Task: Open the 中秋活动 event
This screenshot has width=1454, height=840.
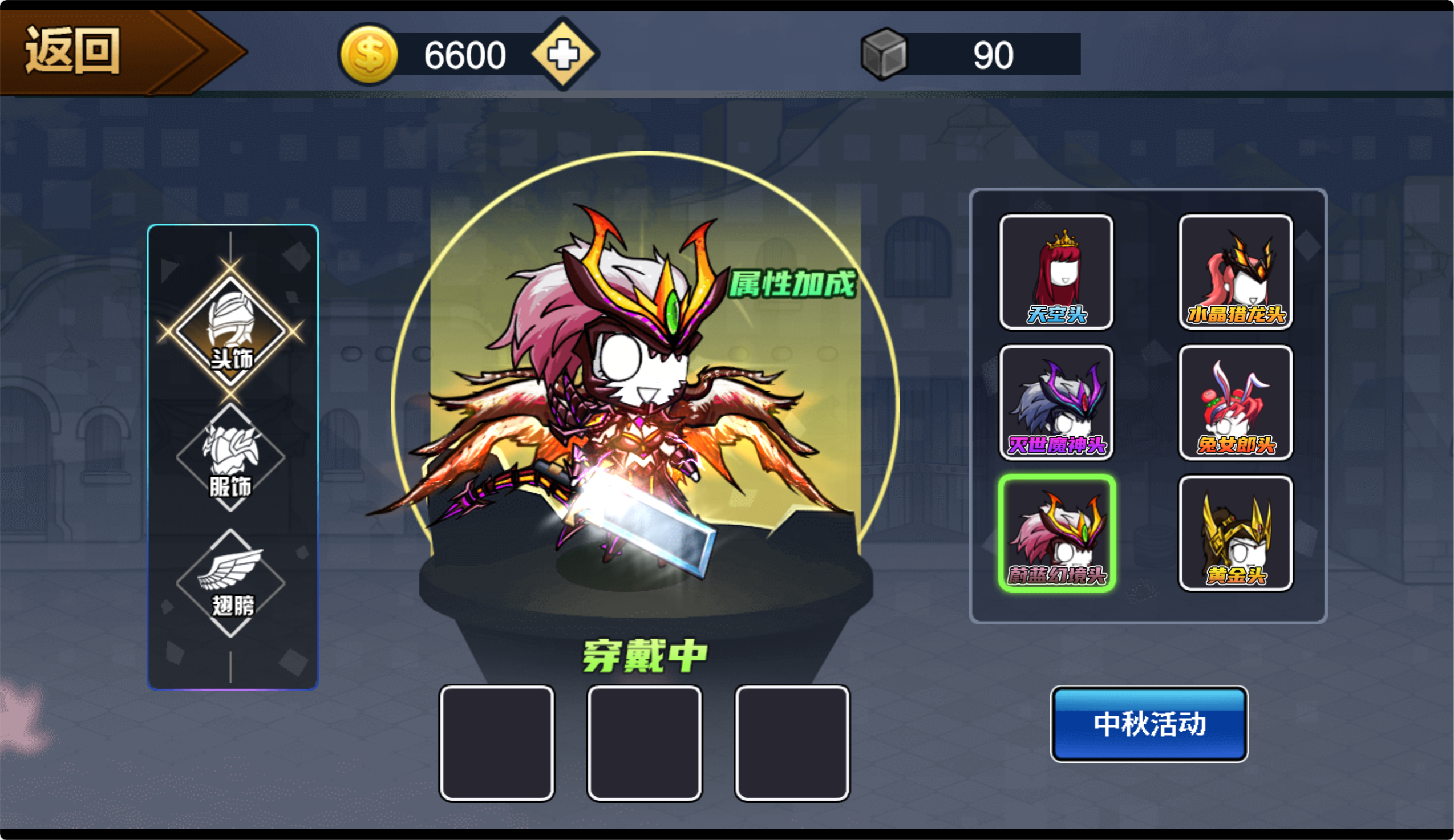Action: (x=1149, y=724)
